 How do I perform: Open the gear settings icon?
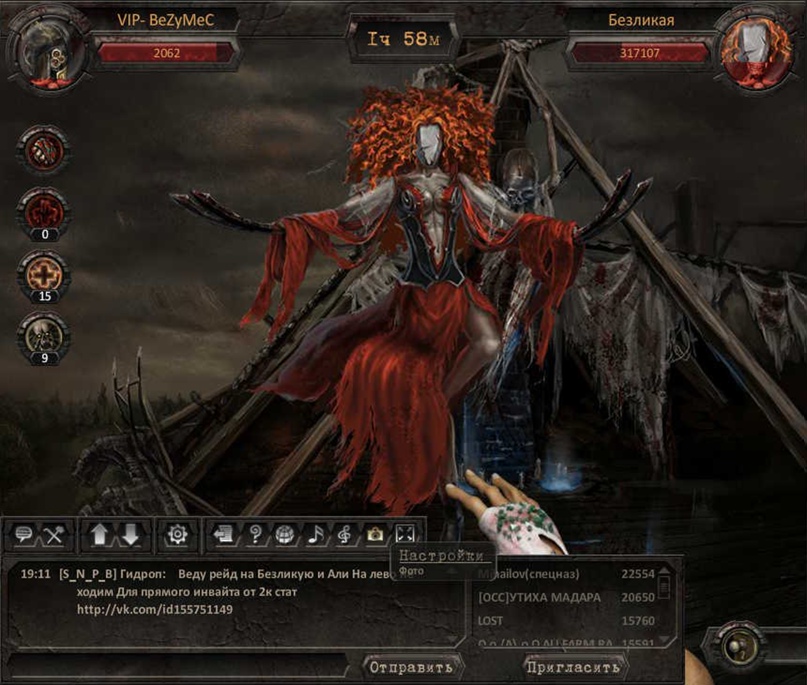click(178, 535)
